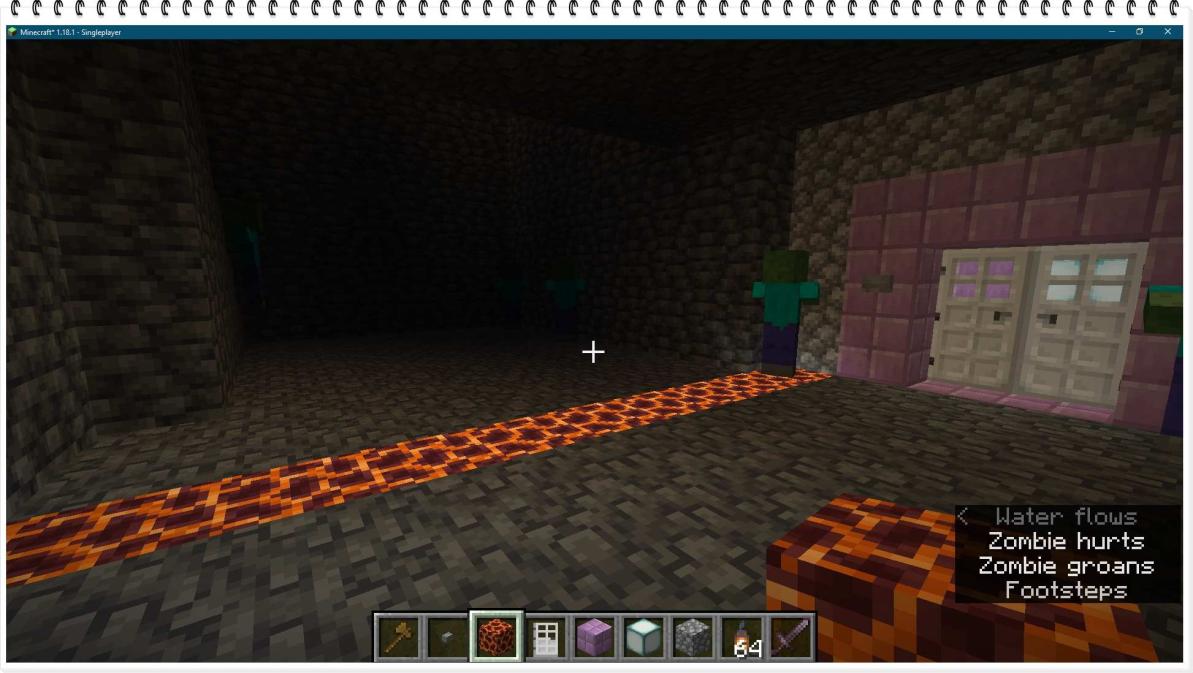Minimize the Minecraft window

[1112, 32]
